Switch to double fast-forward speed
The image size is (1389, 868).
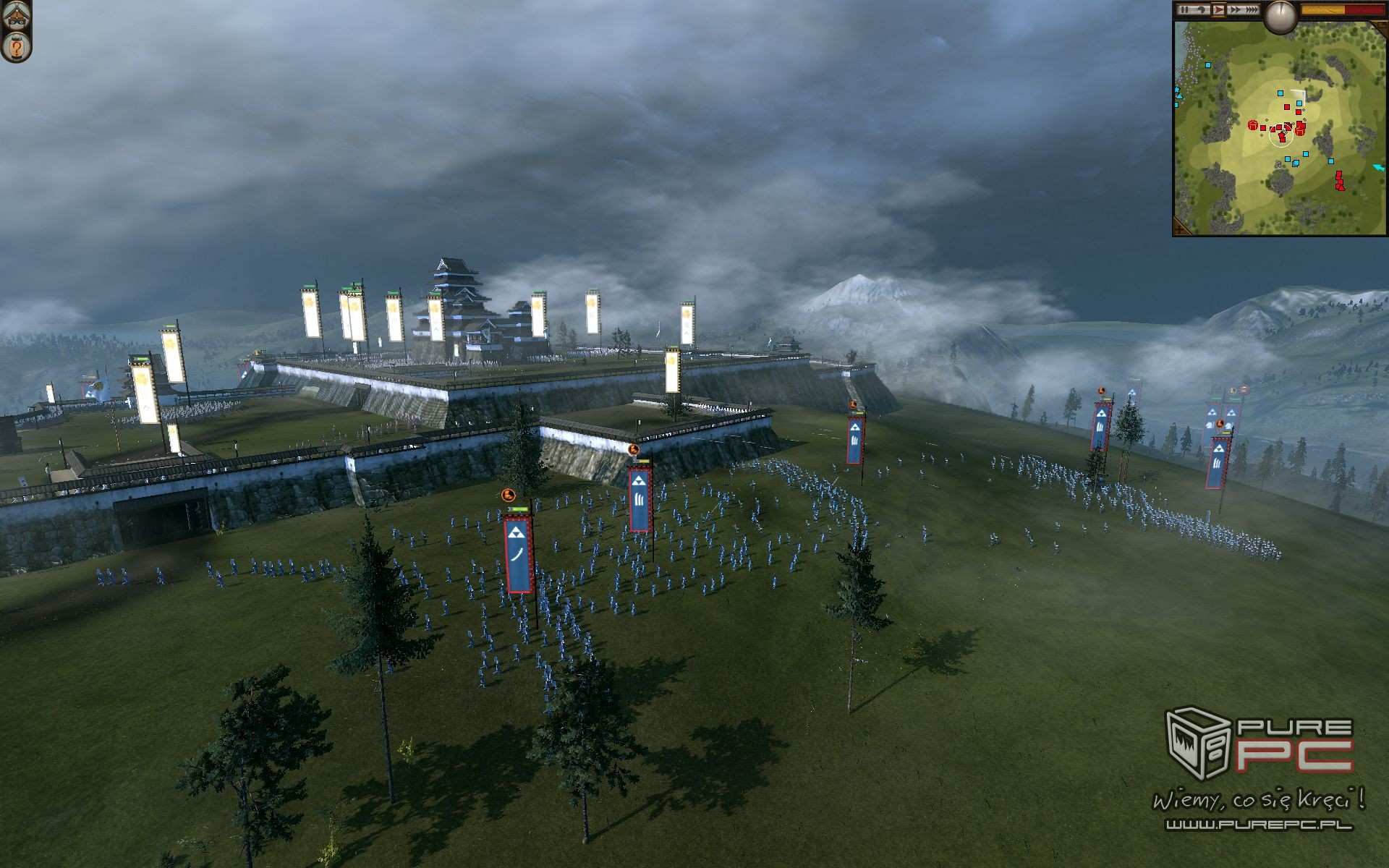click(x=1235, y=10)
